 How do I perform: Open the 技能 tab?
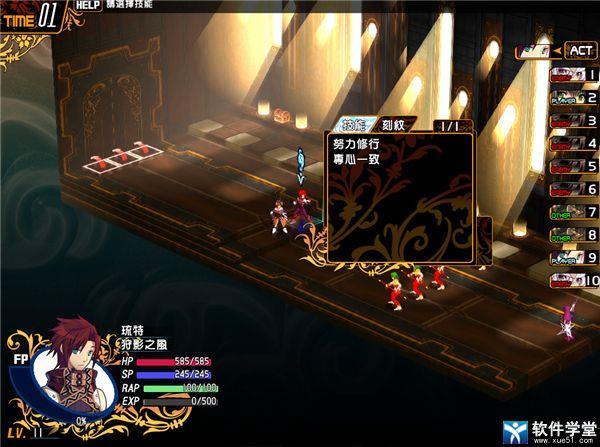click(354, 125)
